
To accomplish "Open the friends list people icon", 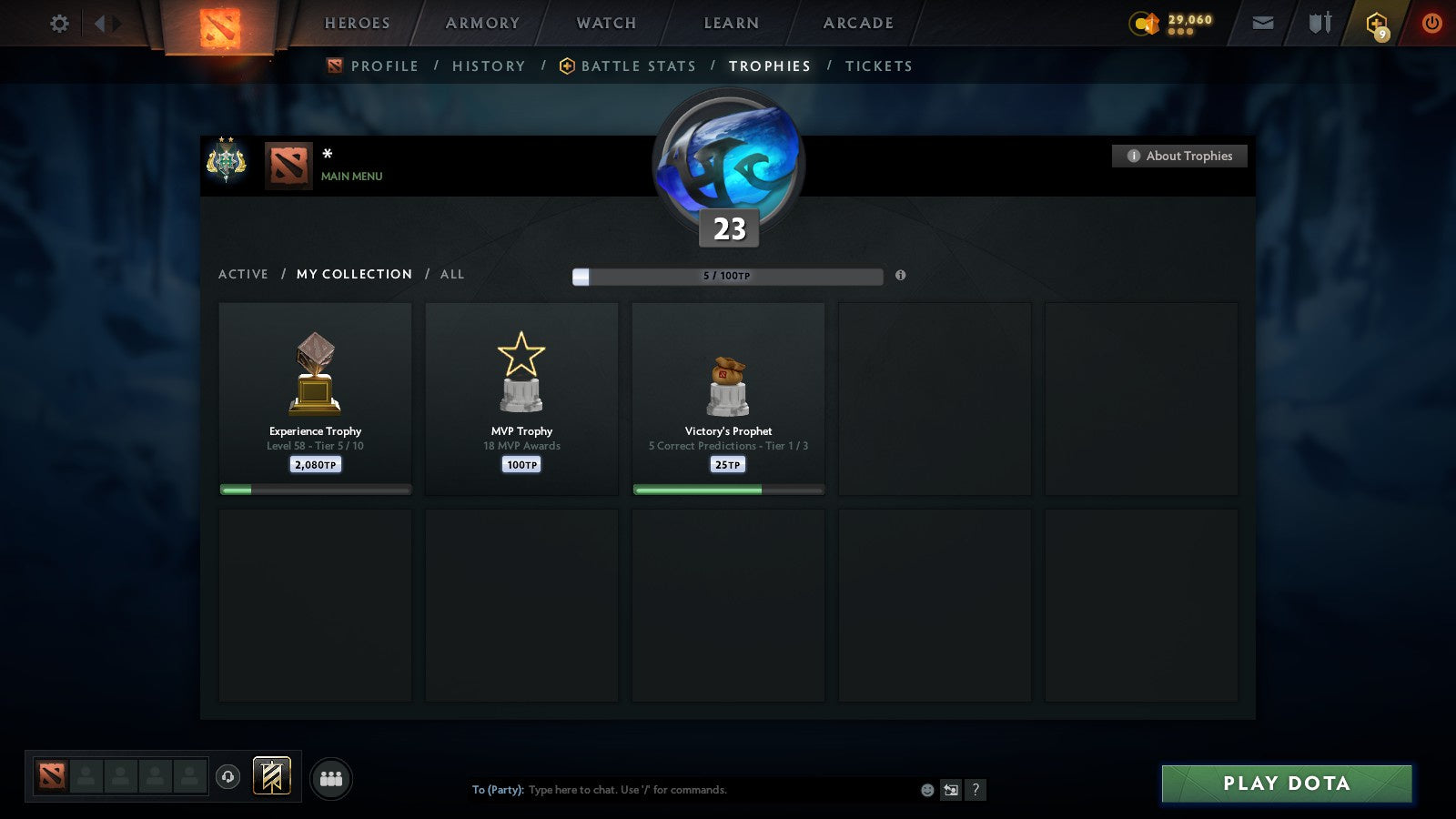I will tap(332, 778).
